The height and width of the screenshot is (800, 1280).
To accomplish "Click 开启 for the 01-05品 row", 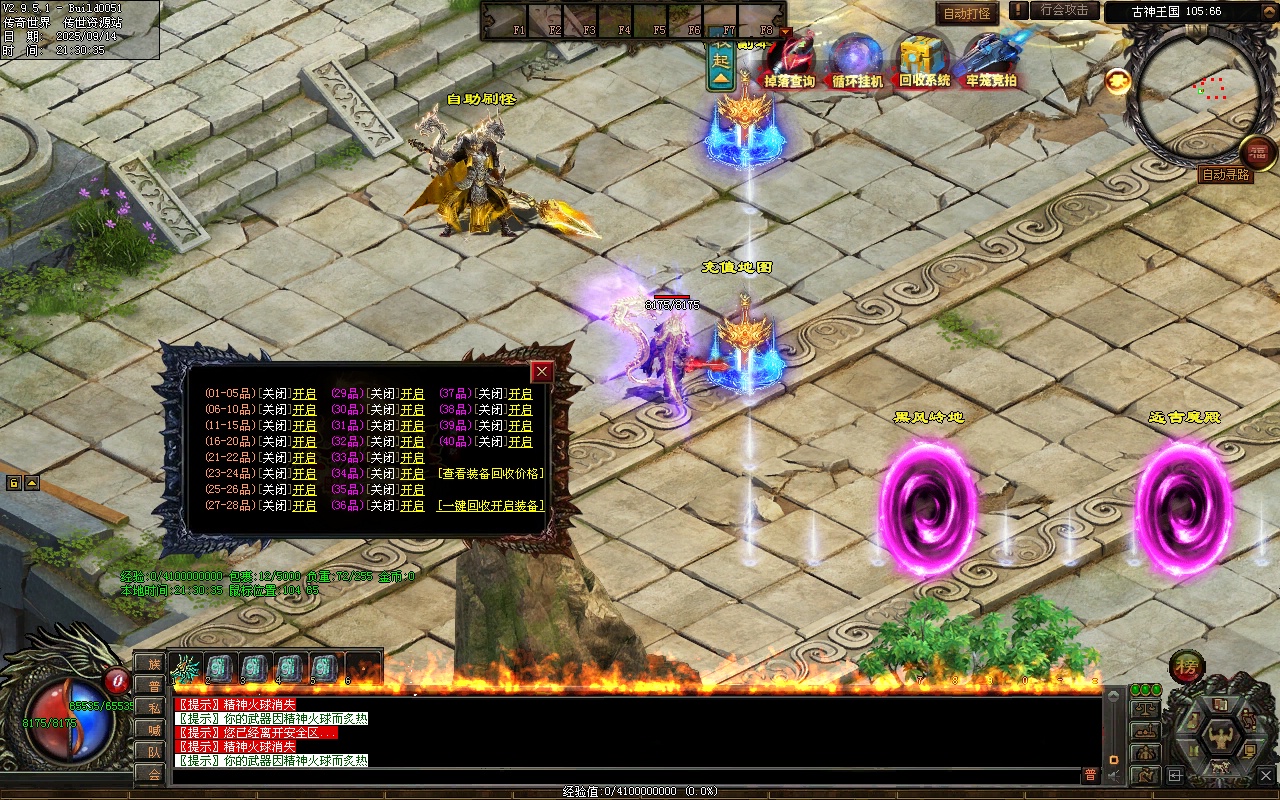I will click(304, 394).
